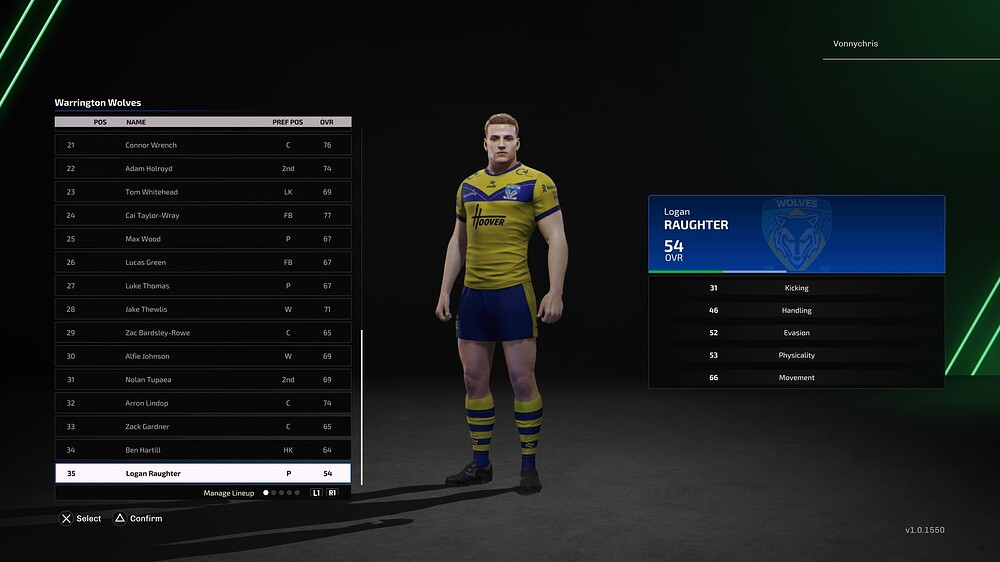Image resolution: width=1000 pixels, height=562 pixels.
Task: Select Alfie Johnson from the squad
Action: (203, 356)
